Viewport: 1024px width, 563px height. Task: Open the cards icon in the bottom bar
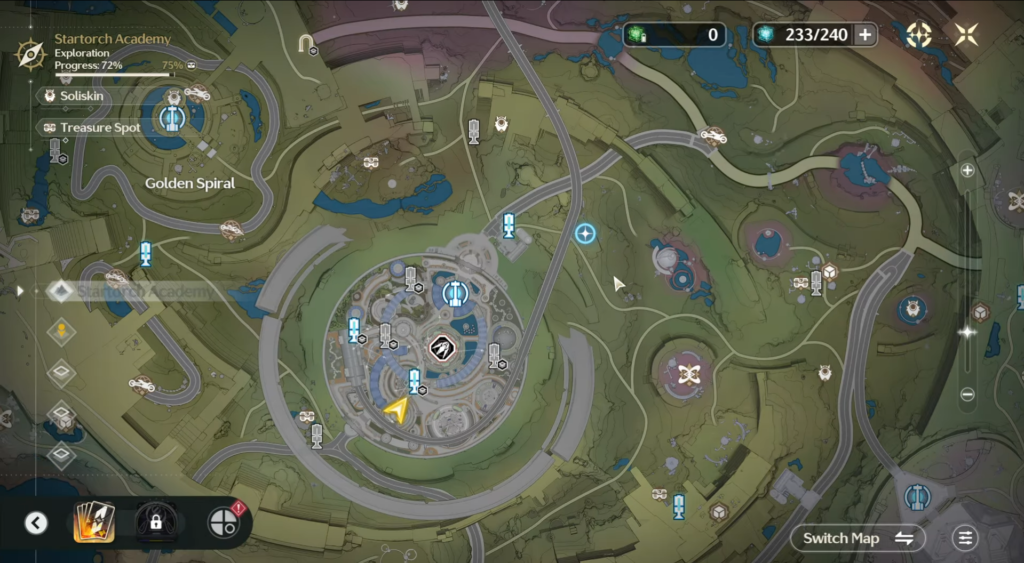click(x=94, y=521)
